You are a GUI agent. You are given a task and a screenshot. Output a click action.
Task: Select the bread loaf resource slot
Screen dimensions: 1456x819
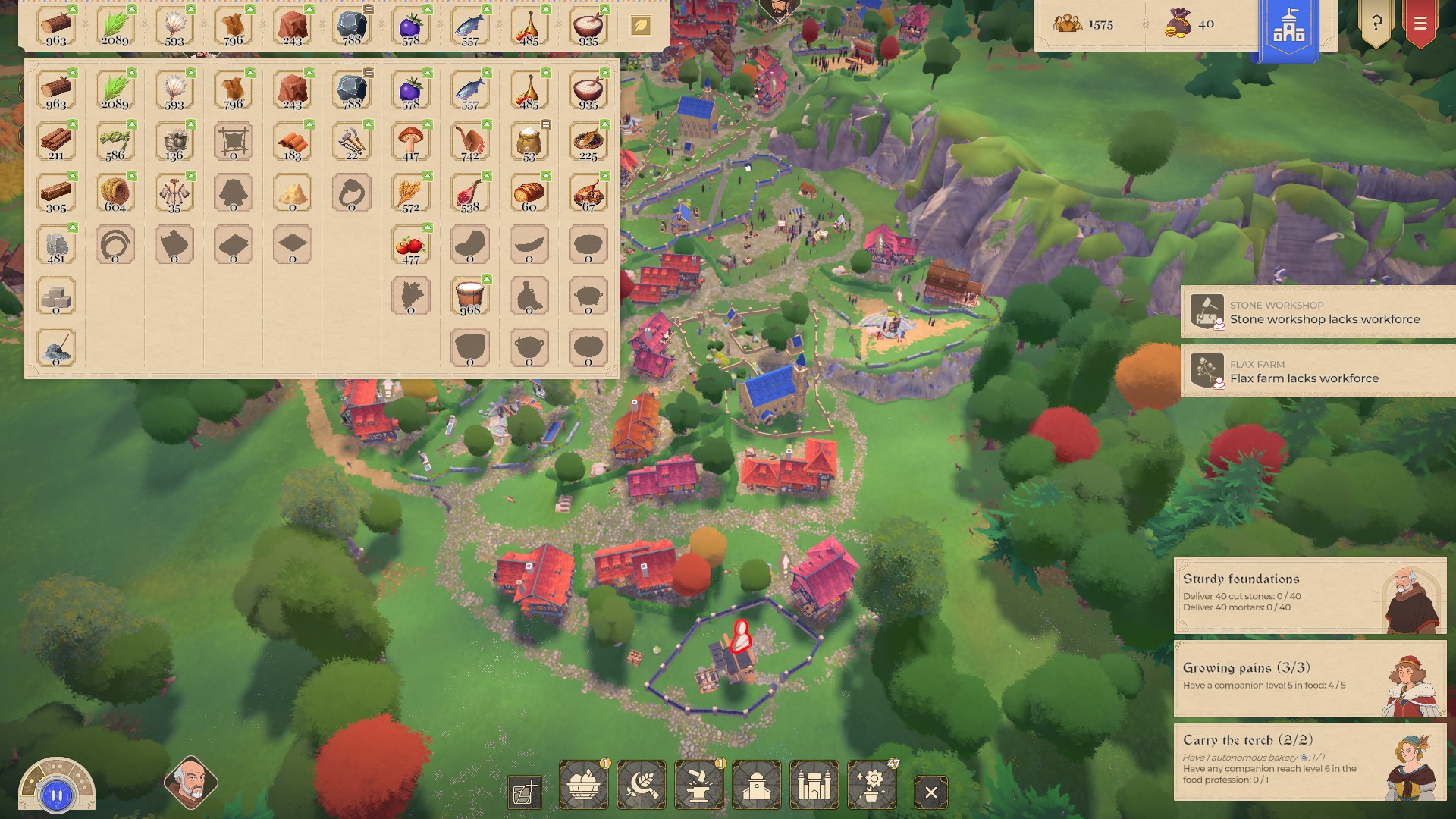click(529, 193)
